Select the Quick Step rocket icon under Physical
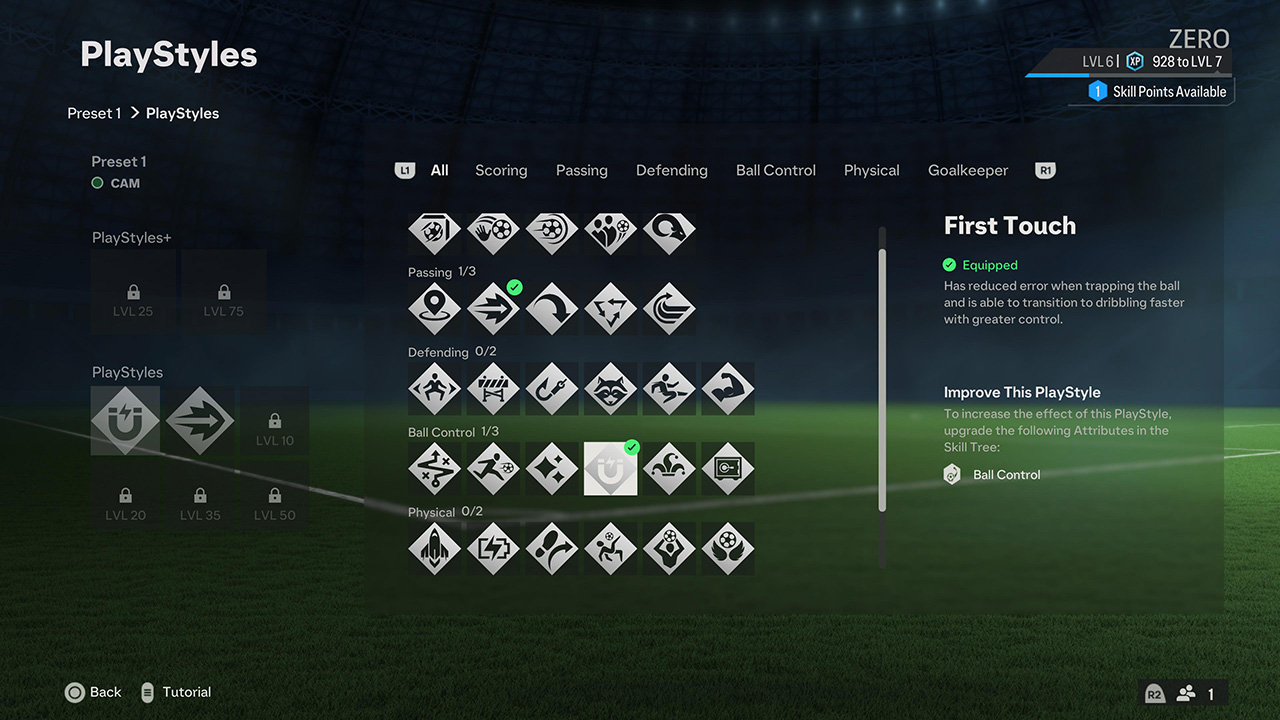This screenshot has width=1280, height=720. coord(434,548)
